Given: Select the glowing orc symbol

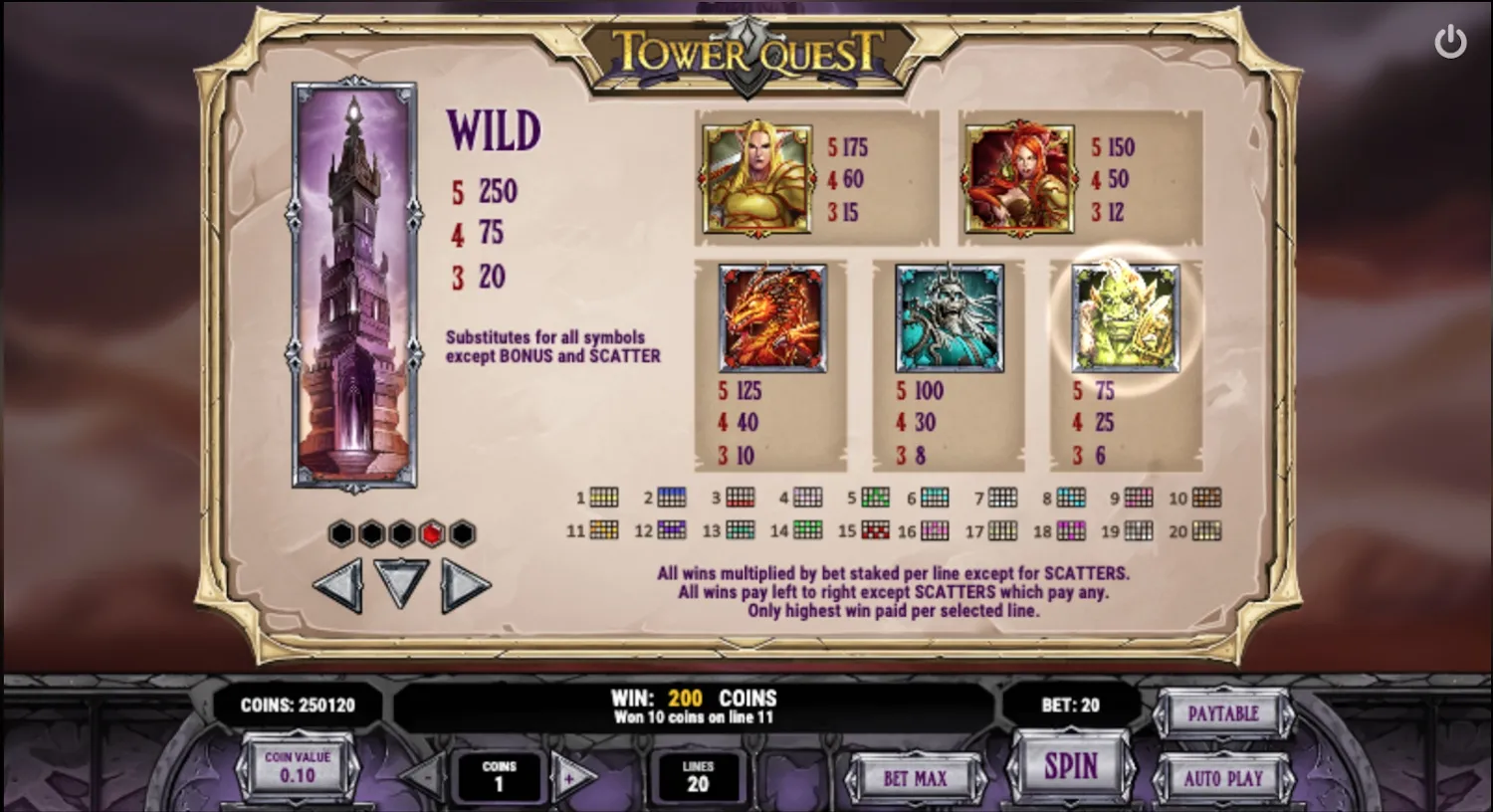Looking at the screenshot, I should click(1123, 319).
